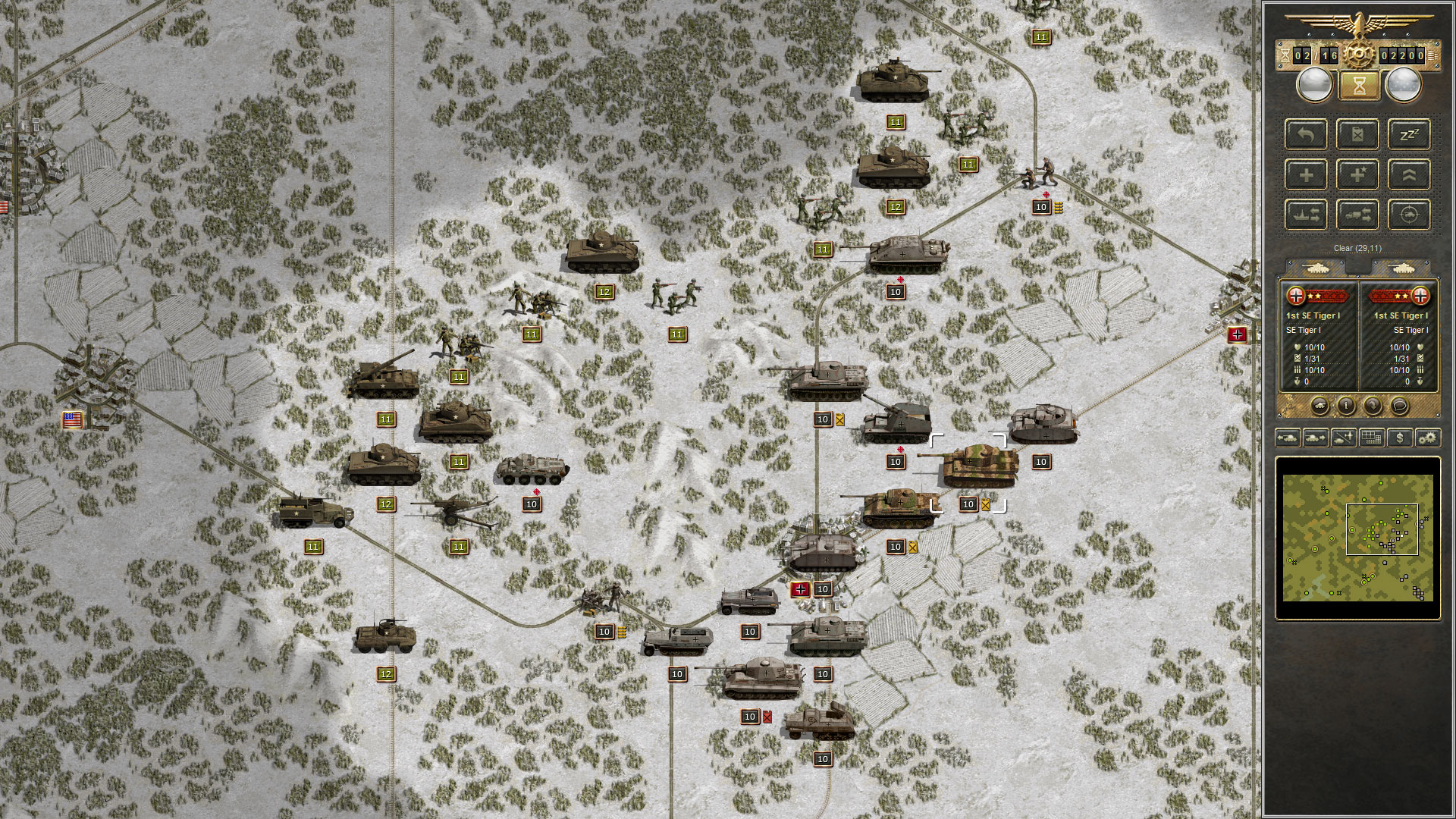
Task: Open the options menu with the gears icon
Action: (1427, 438)
